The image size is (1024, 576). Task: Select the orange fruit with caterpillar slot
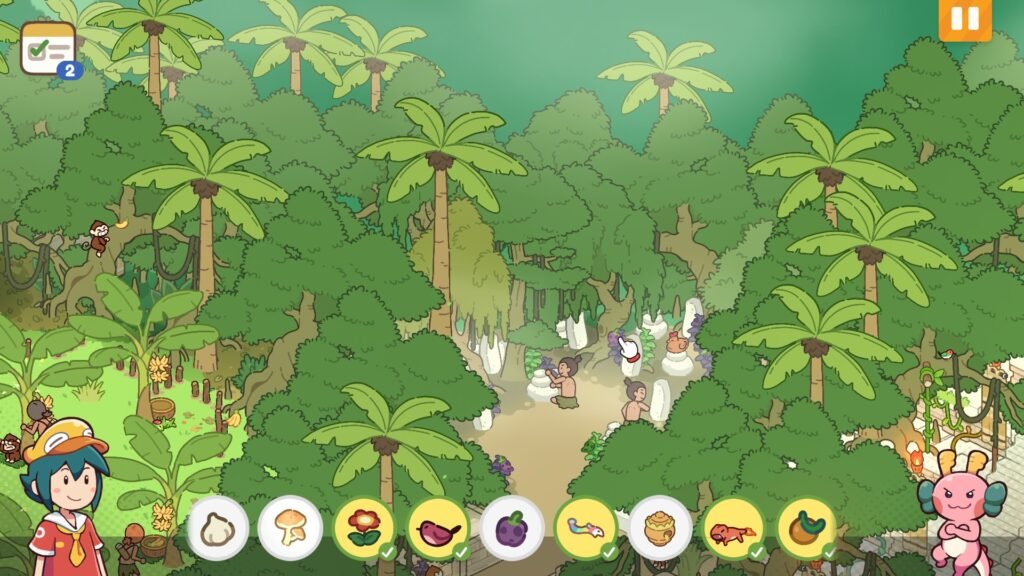pyautogui.click(x=806, y=528)
